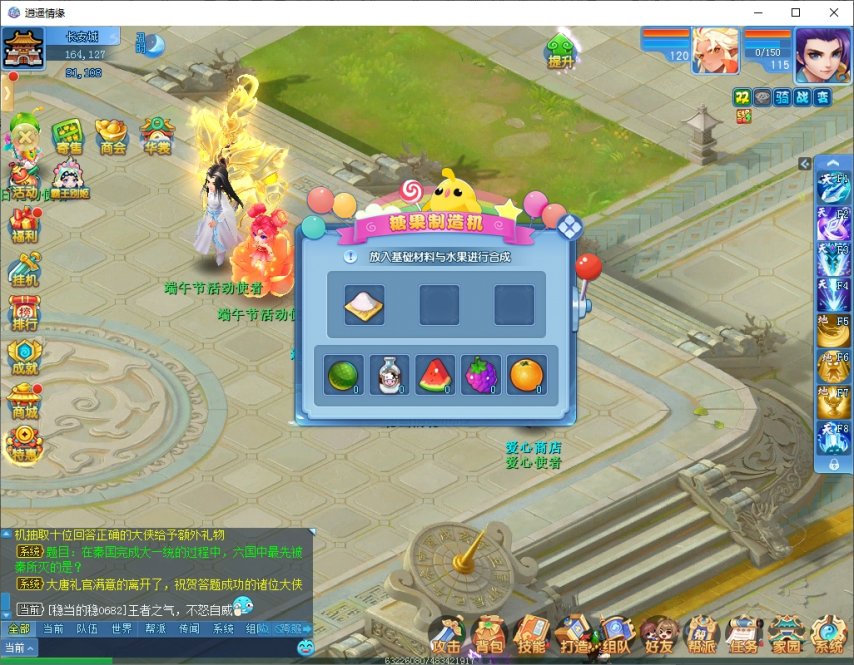Maximize the game window
The image size is (854, 665).
click(796, 12)
